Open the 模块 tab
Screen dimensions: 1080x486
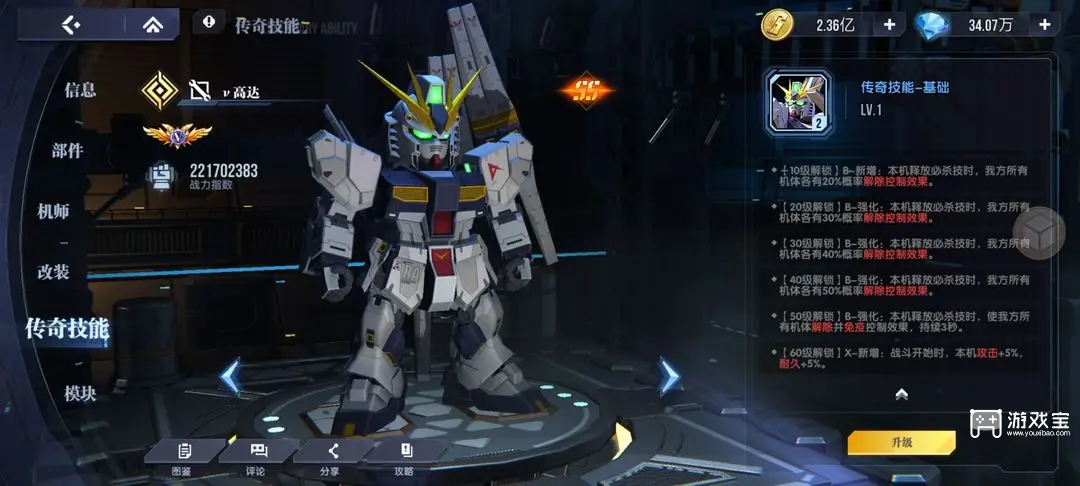80,393
